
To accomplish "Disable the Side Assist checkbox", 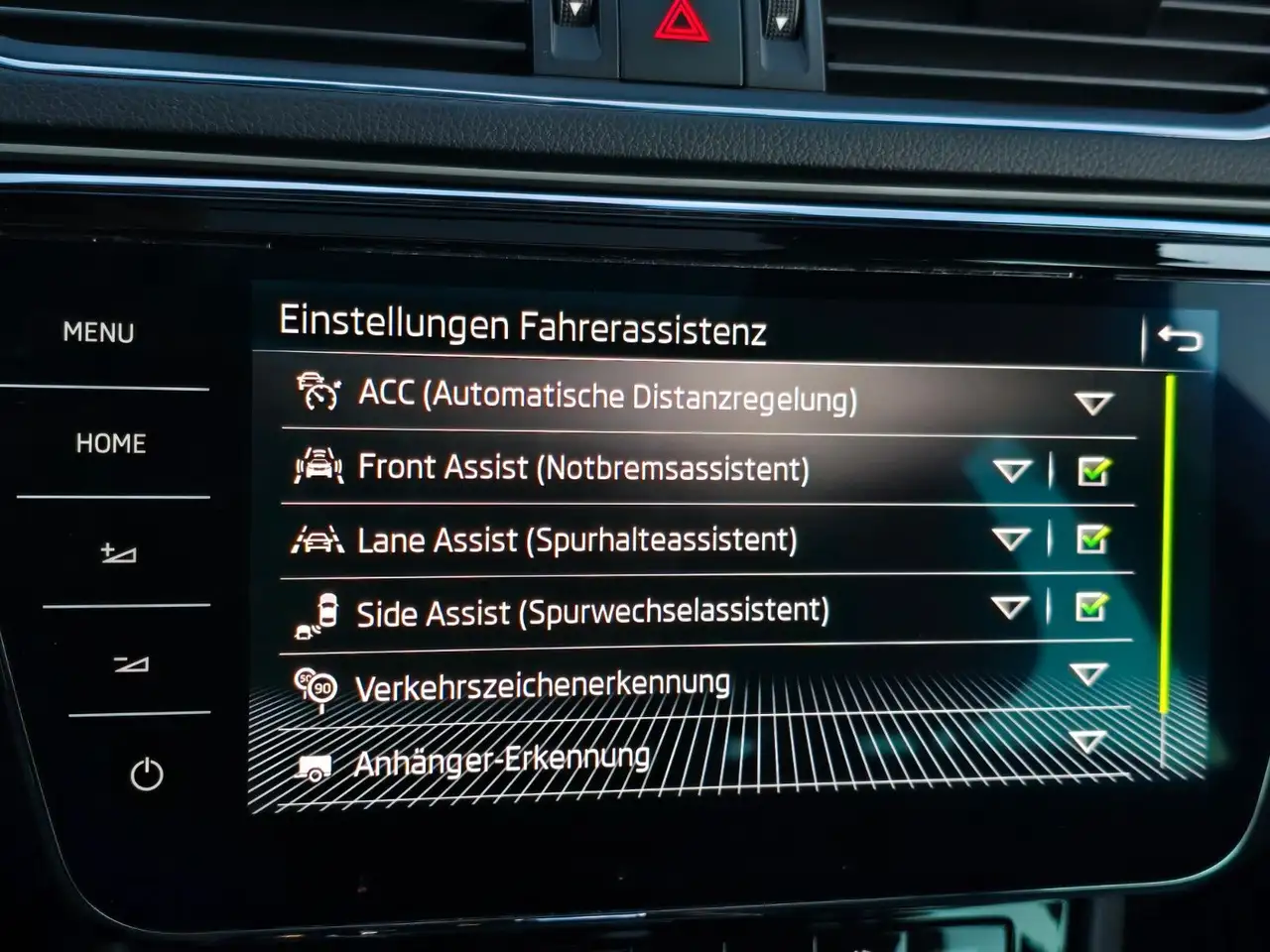I will (x=1090, y=607).
